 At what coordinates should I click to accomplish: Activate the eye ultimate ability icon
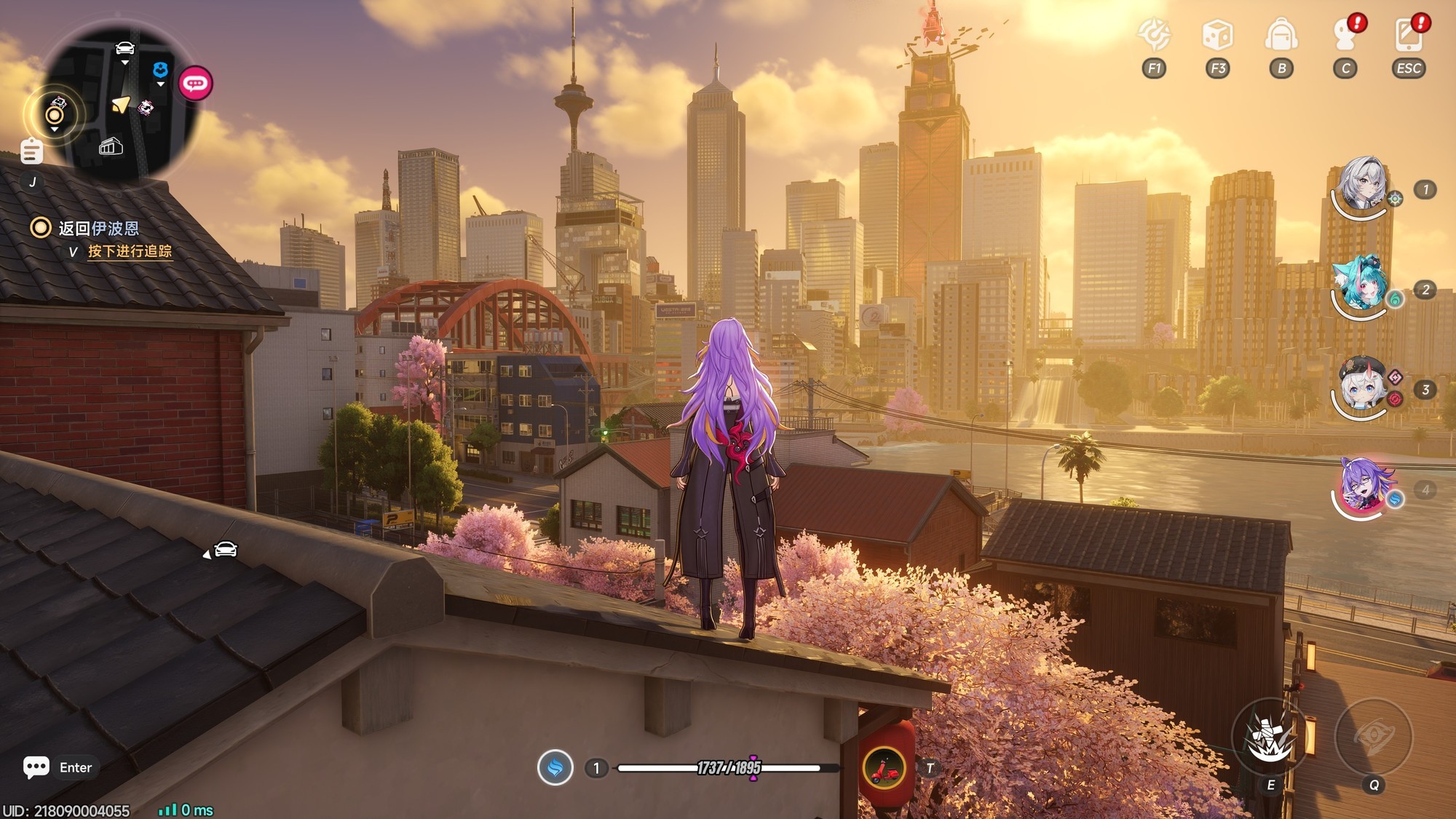click(x=1374, y=737)
